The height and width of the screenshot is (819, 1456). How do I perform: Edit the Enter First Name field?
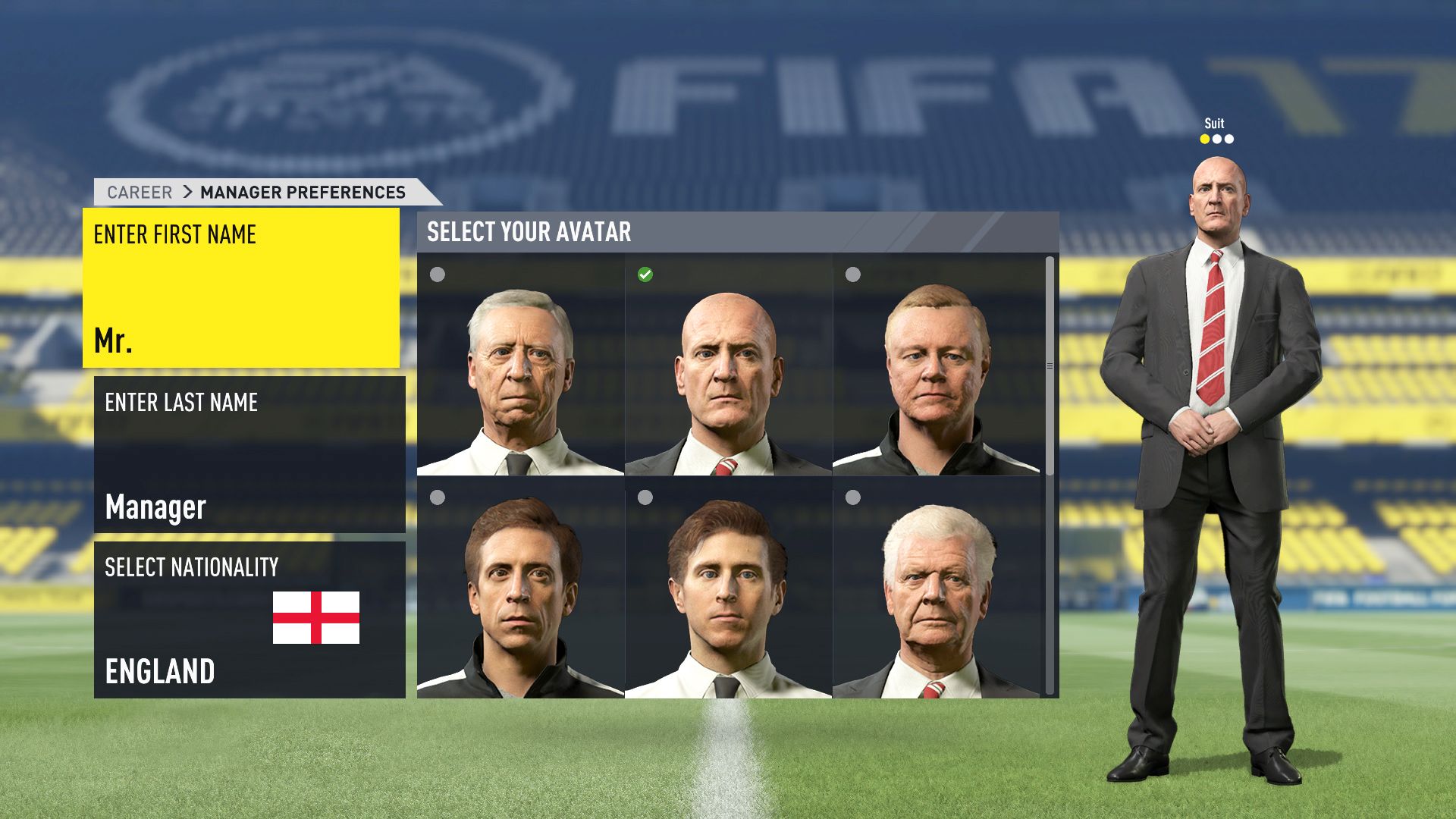241,288
